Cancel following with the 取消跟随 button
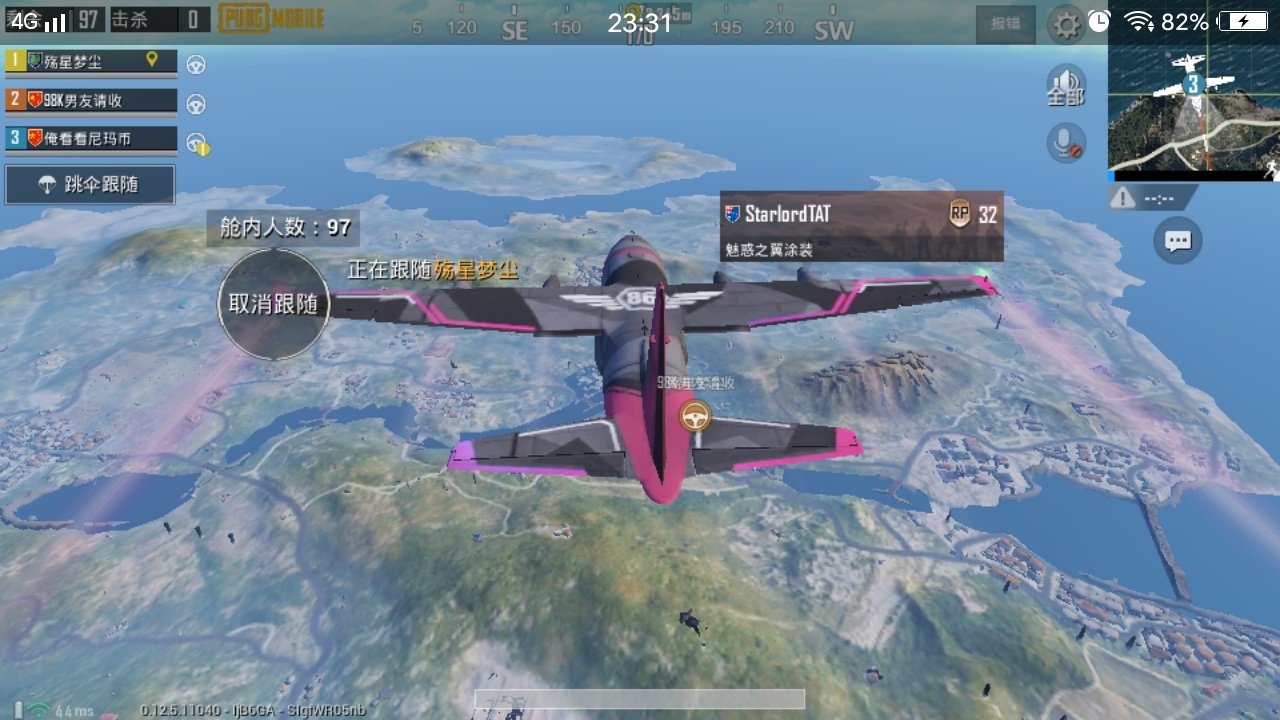This screenshot has width=1280, height=720. pyautogui.click(x=273, y=304)
